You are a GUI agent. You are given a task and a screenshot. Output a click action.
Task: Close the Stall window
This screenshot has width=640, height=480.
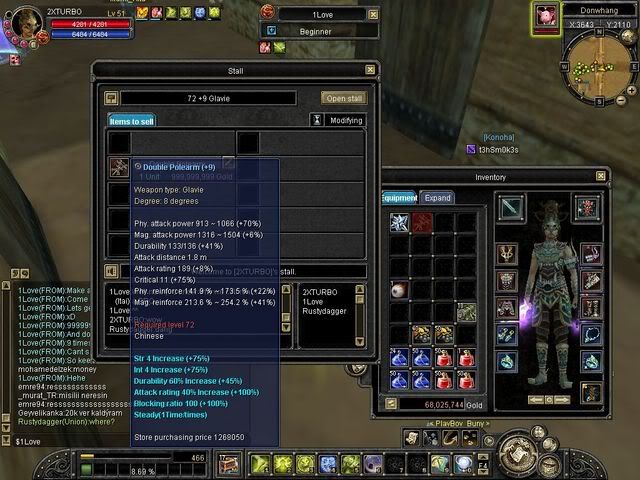370,70
